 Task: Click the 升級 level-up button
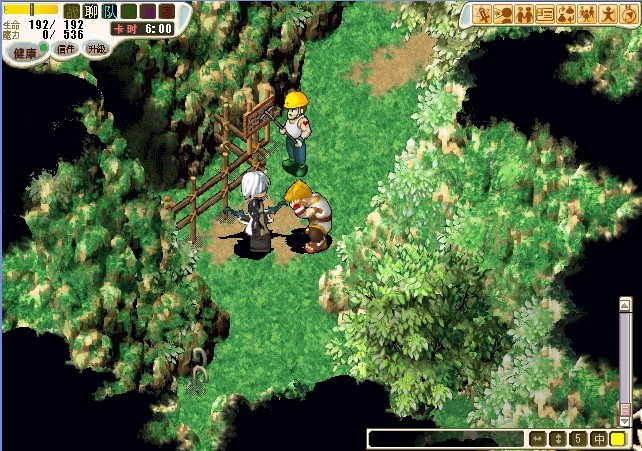[x=97, y=48]
